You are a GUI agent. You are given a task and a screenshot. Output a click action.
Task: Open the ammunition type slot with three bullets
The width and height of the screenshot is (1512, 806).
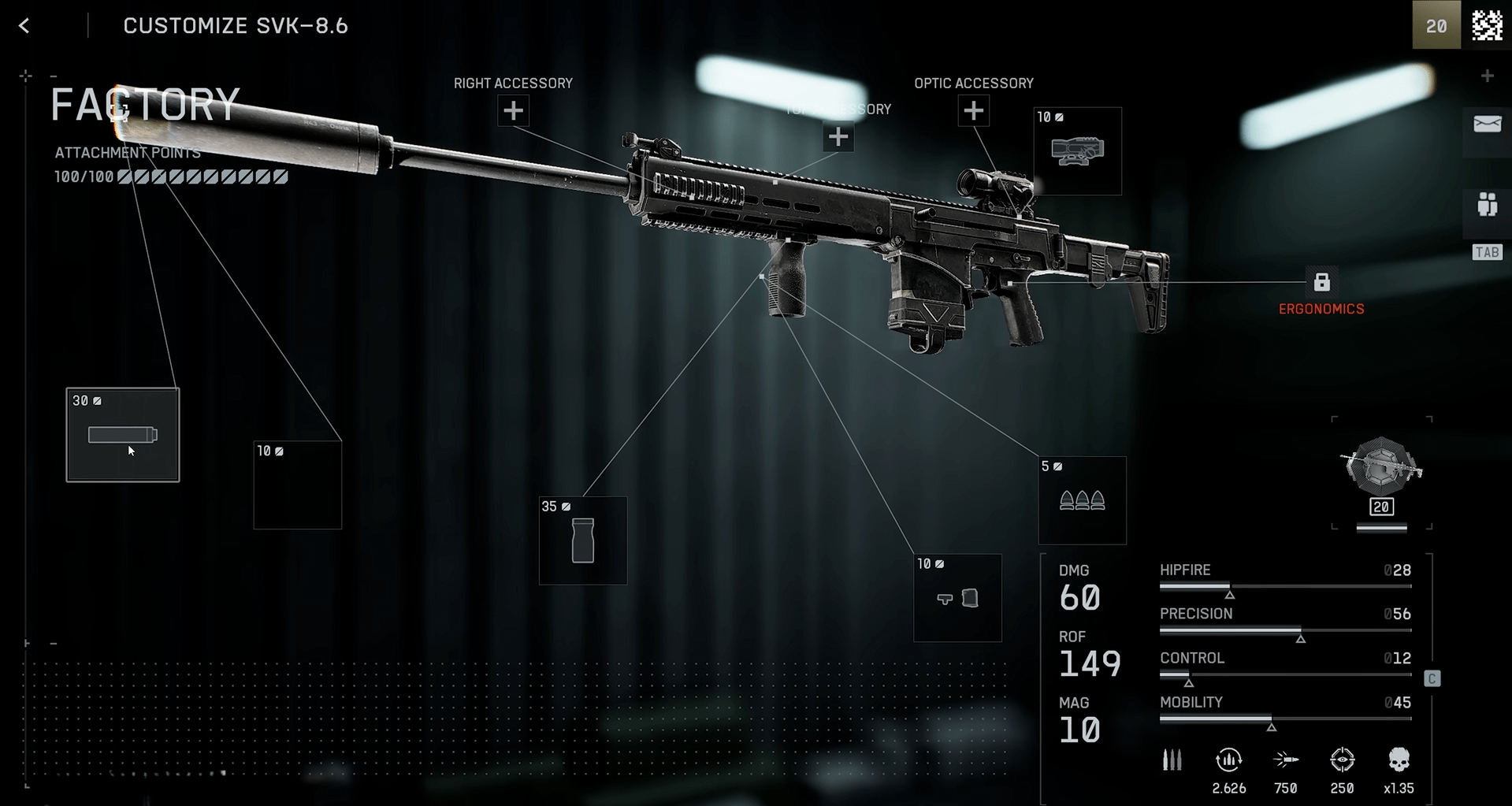coord(1082,500)
